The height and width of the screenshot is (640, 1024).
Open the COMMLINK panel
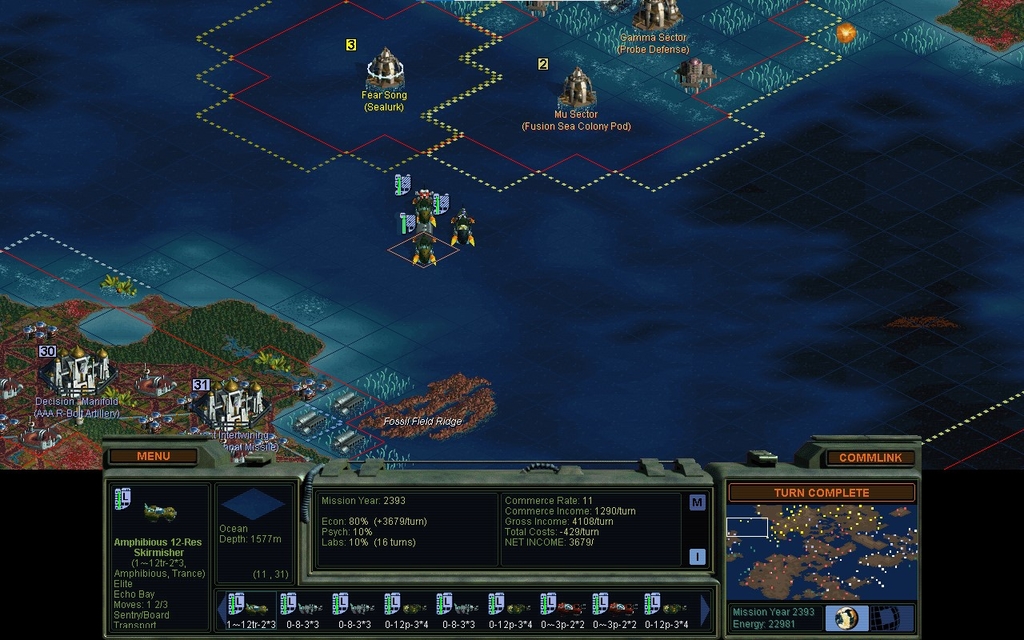870,457
